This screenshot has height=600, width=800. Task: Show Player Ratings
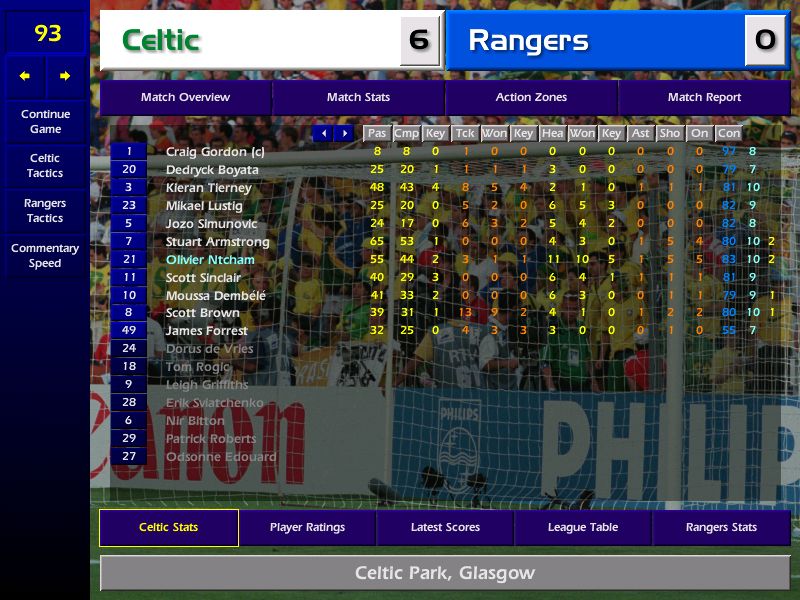click(x=307, y=528)
